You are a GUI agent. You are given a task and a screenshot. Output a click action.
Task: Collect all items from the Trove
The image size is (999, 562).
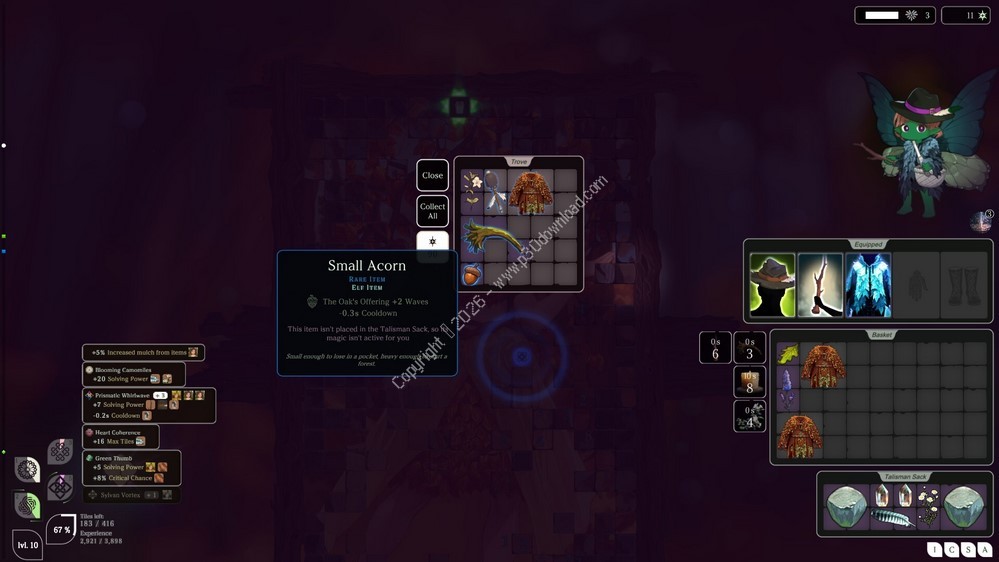coord(432,211)
